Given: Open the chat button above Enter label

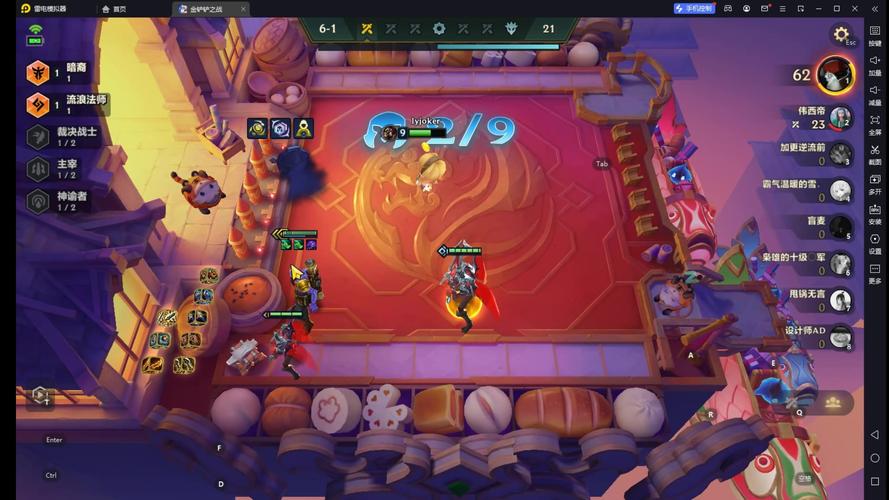Looking at the screenshot, I should [41, 396].
